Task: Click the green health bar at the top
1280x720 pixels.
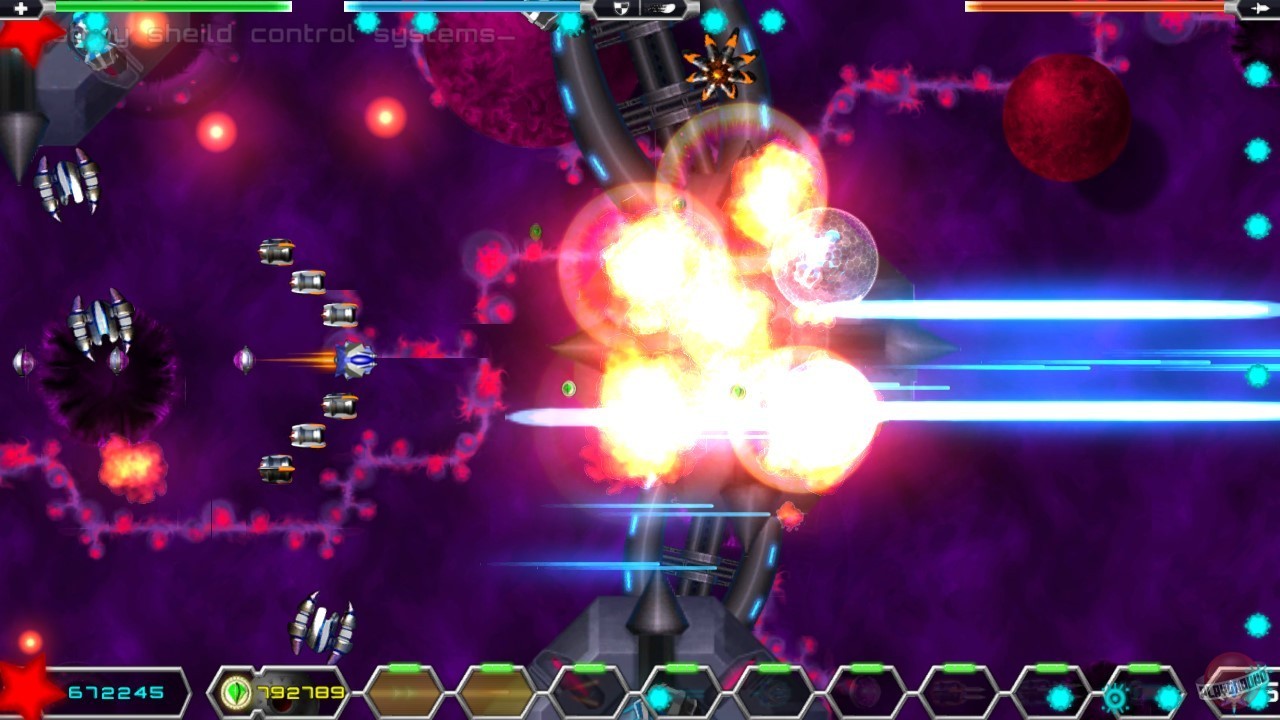Action: click(x=170, y=8)
